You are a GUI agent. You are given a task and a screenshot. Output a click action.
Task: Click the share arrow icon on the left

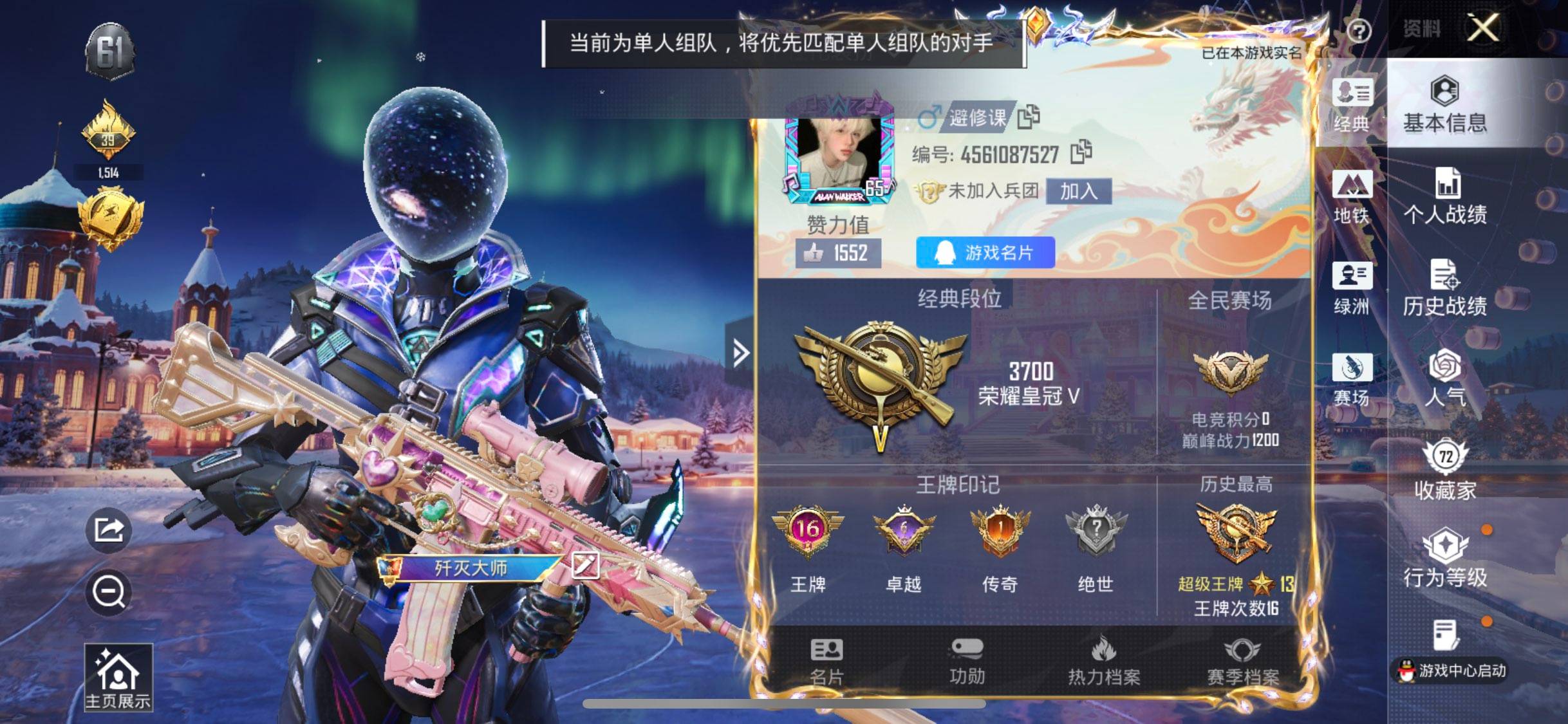[x=109, y=529]
